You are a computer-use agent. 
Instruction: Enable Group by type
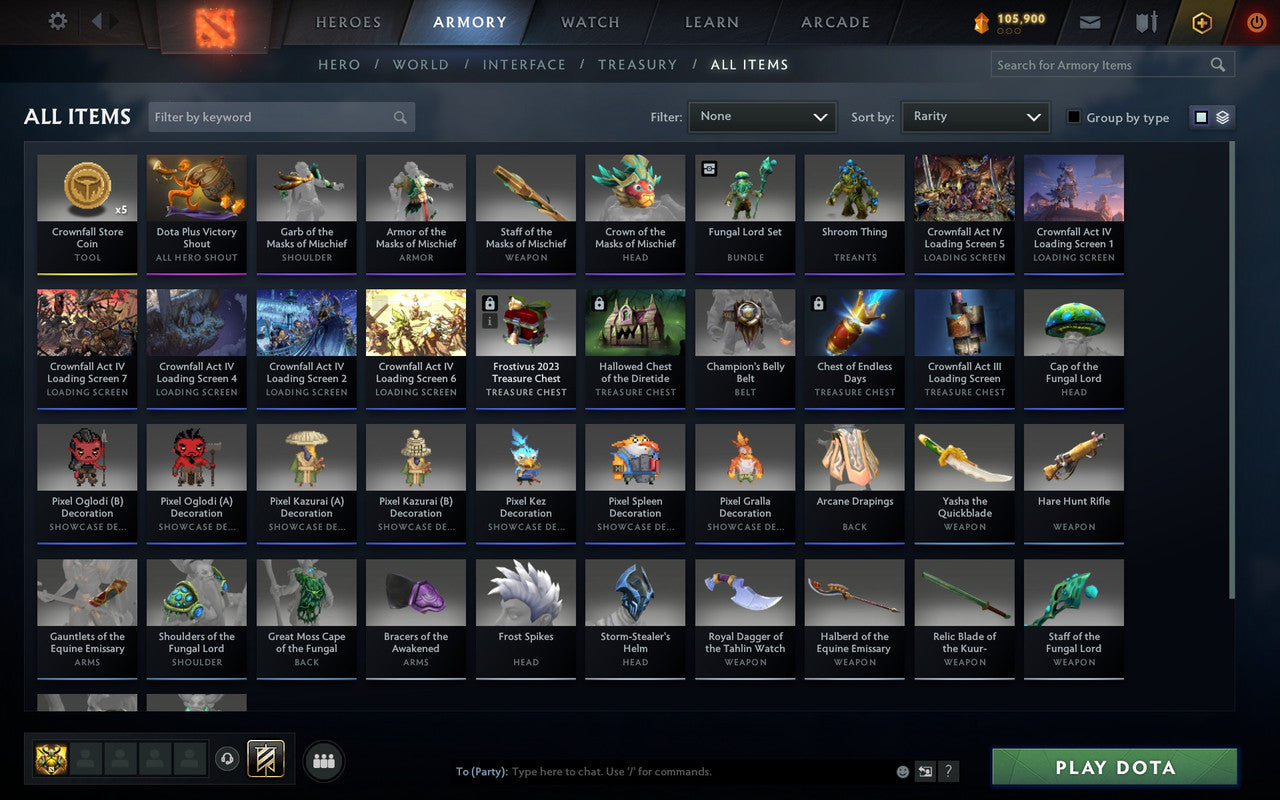[x=1073, y=117]
